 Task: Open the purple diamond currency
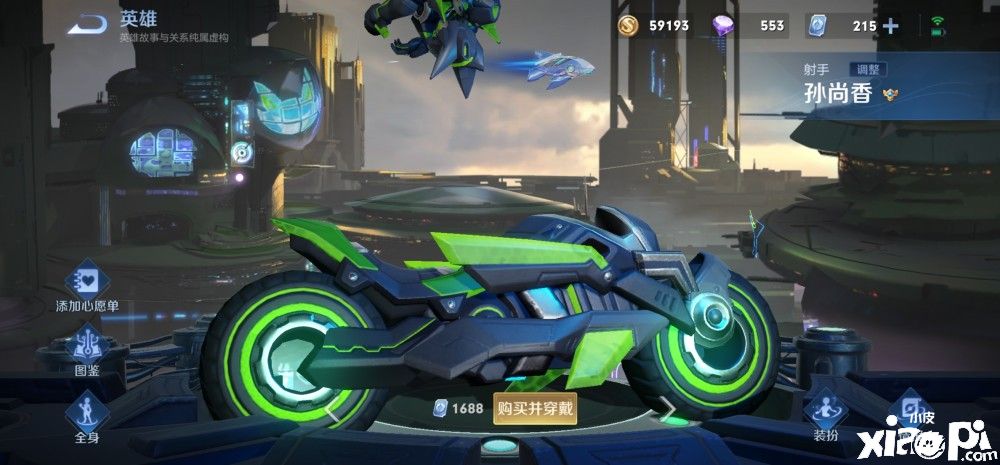[x=749, y=25]
